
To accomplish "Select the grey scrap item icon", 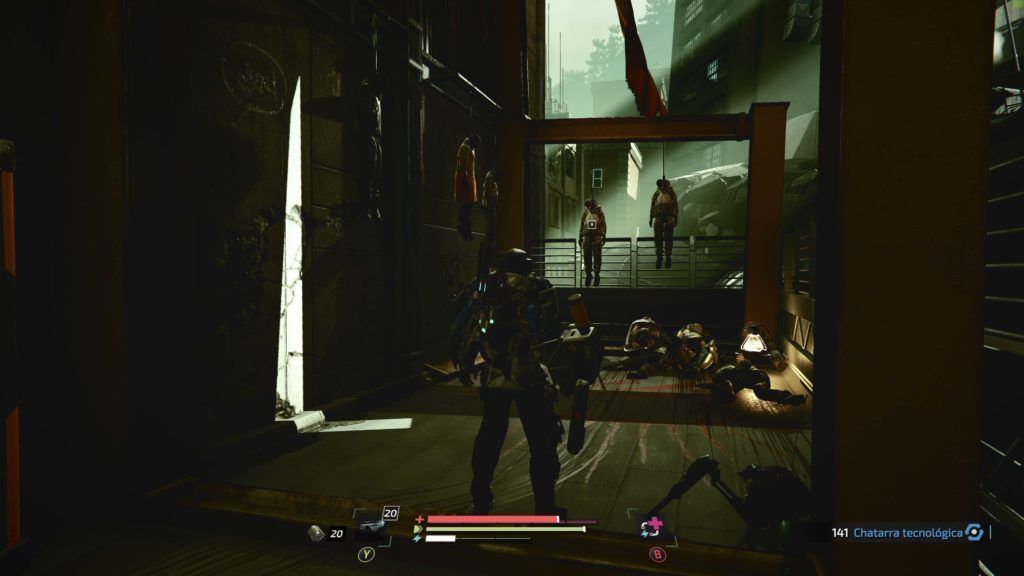I will (x=316, y=533).
